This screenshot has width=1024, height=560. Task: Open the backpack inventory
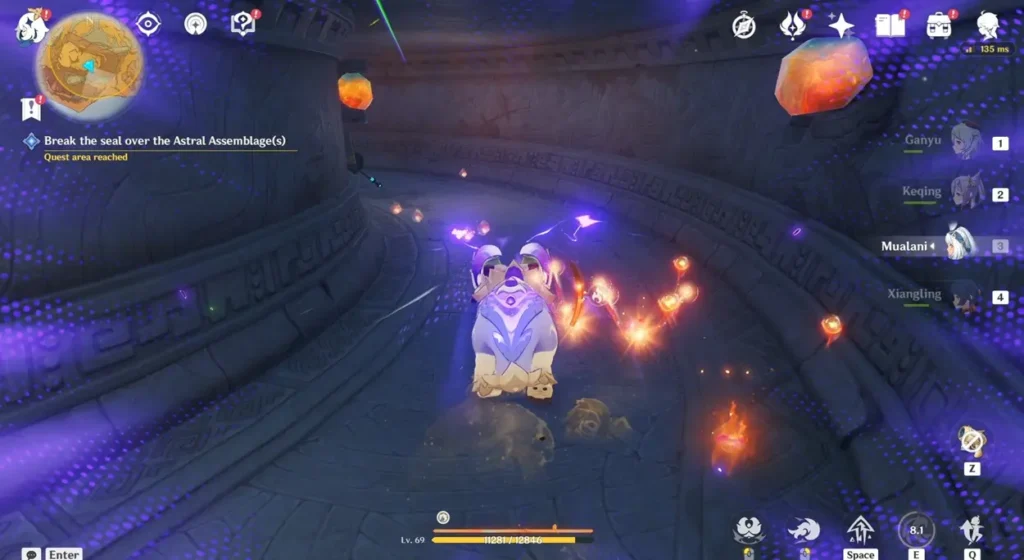click(x=938, y=26)
